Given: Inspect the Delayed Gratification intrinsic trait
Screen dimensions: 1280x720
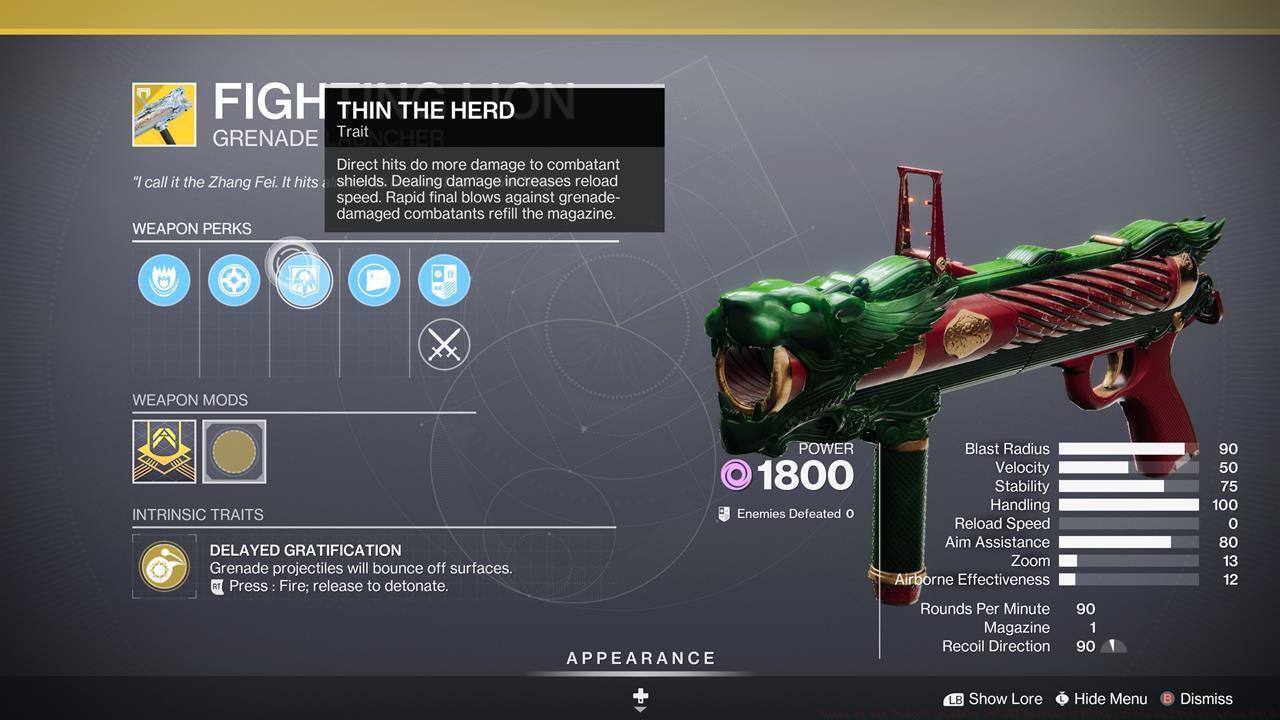Looking at the screenshot, I should click(164, 567).
